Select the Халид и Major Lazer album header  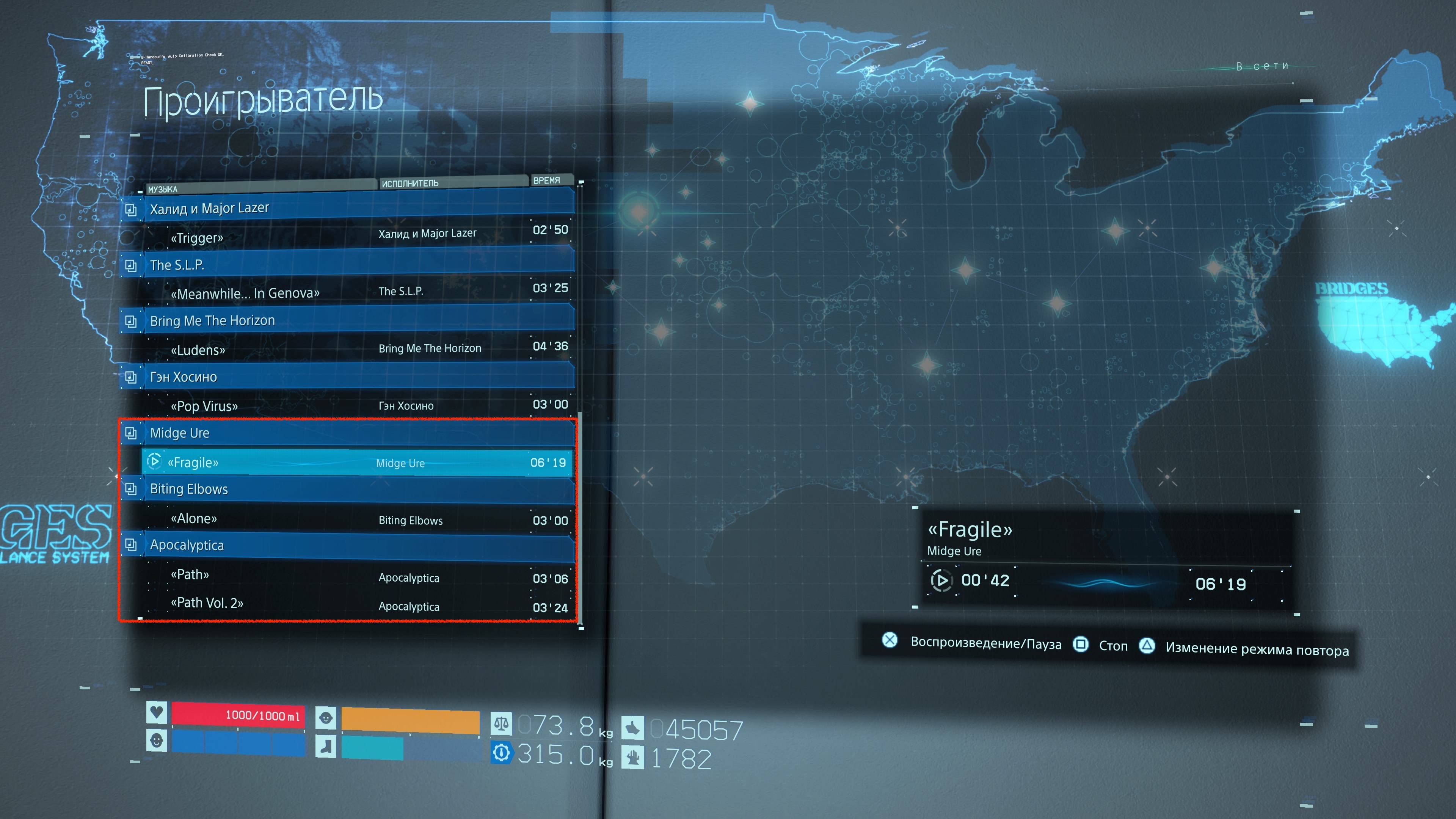(348, 208)
